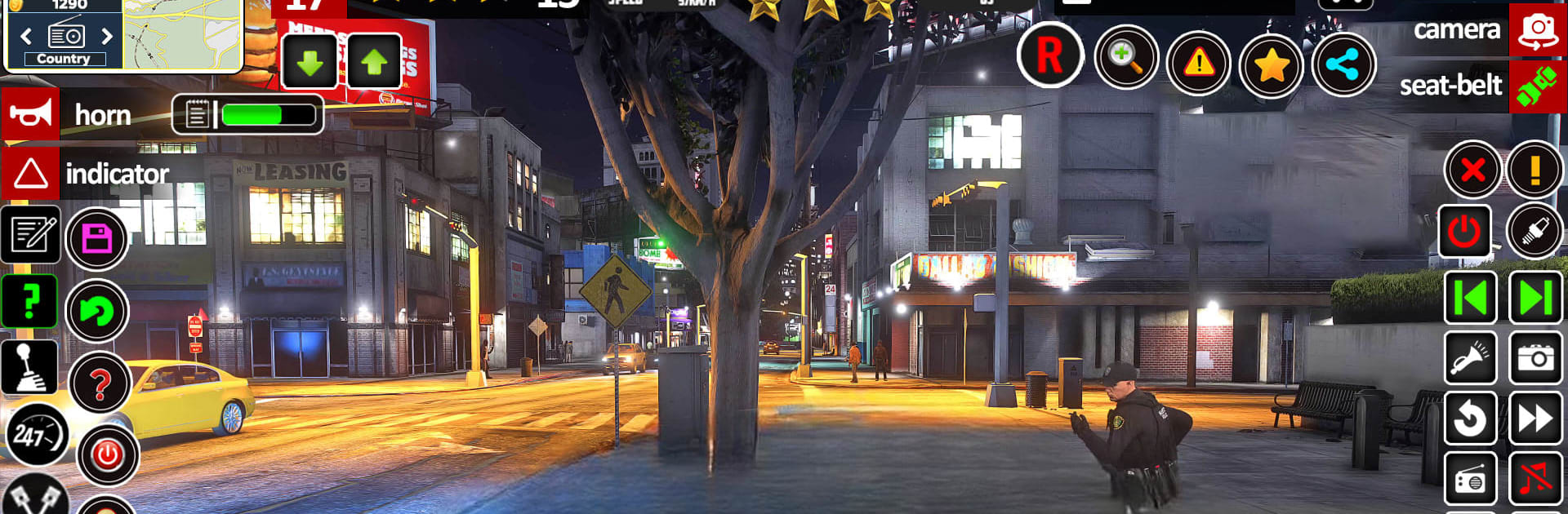Switch view with the camera button
This screenshot has width=1568, height=514.
pos(1537,30)
